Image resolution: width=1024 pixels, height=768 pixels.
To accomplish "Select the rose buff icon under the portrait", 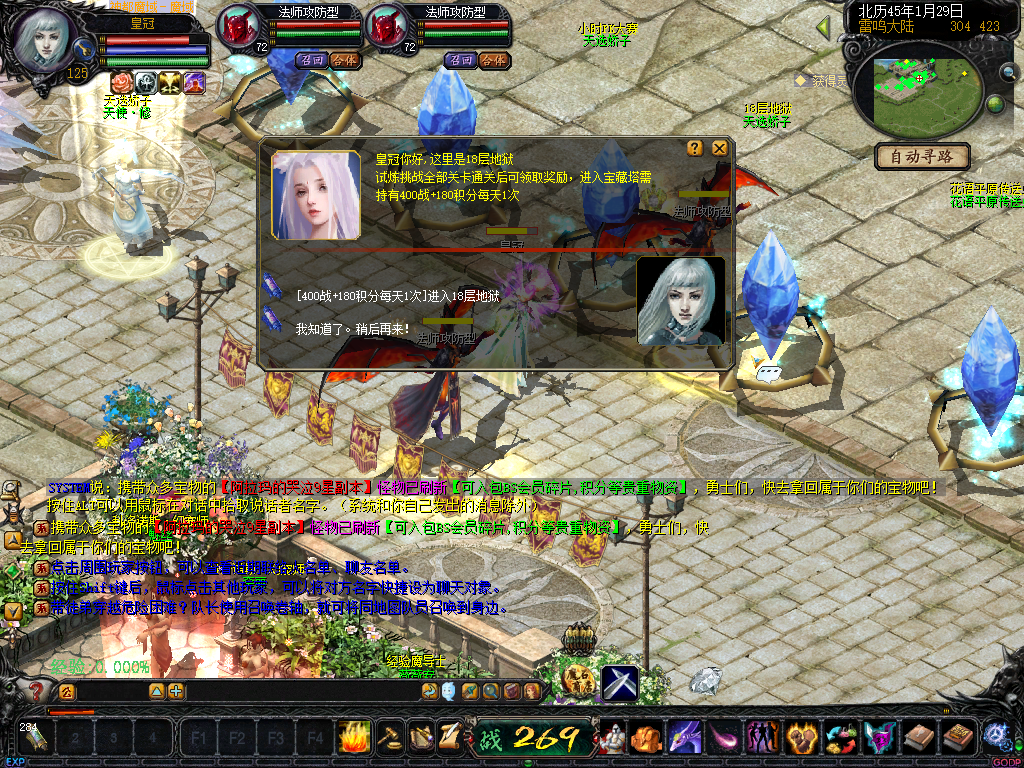I will (119, 82).
